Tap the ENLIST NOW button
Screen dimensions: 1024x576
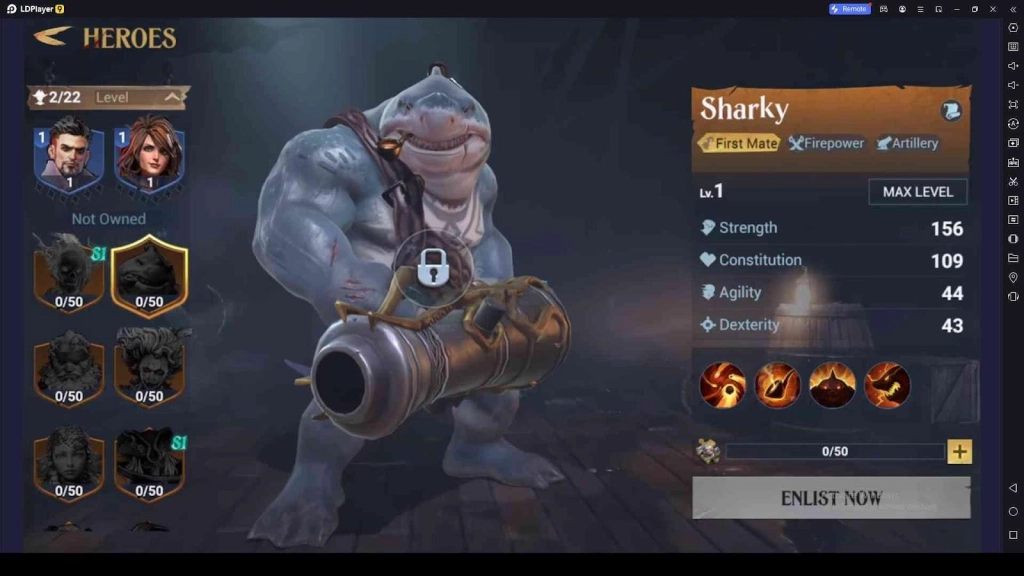click(831, 498)
